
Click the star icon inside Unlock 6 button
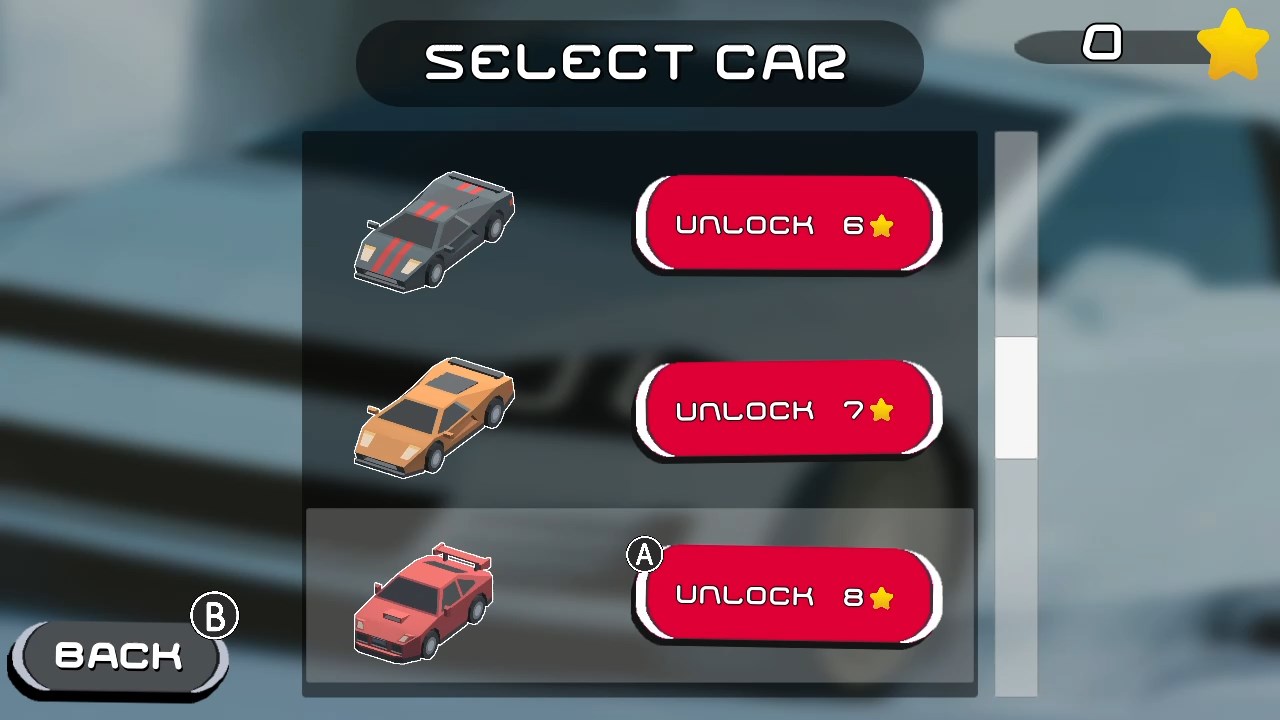pyautogui.click(x=881, y=226)
